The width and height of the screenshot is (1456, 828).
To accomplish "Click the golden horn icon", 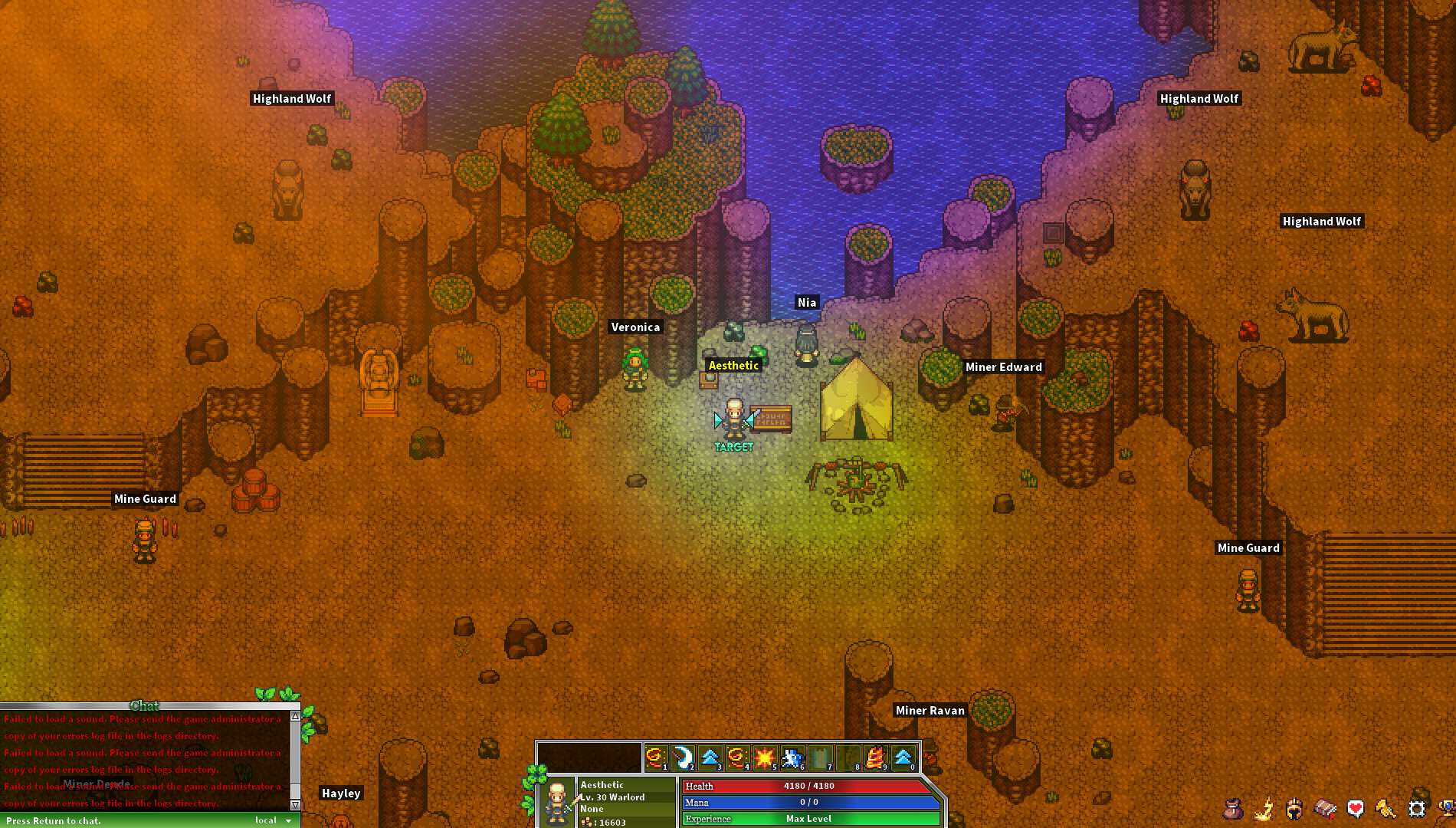I will 1385,807.
